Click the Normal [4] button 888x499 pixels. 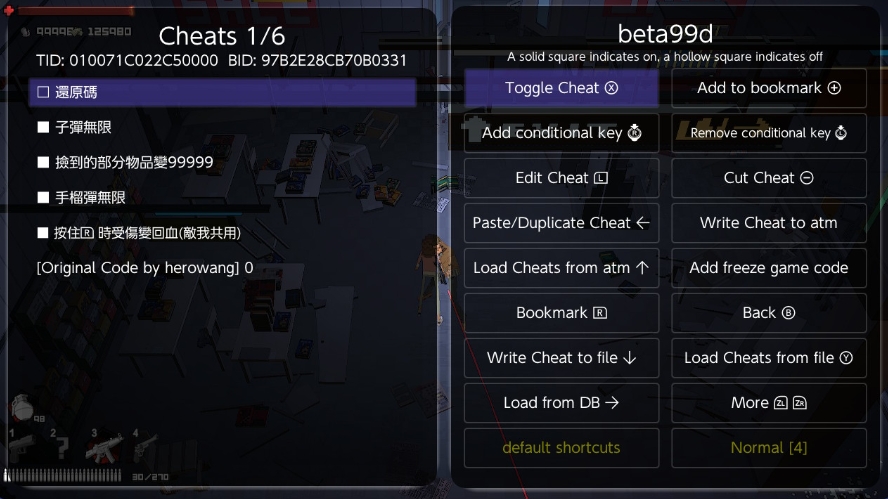coord(768,448)
